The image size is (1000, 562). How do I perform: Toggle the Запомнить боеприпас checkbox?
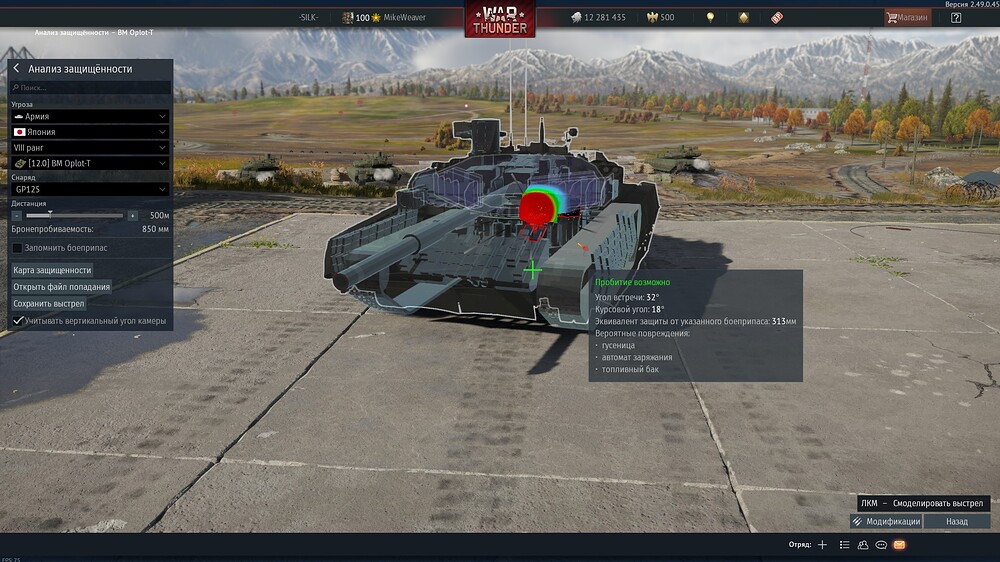(x=17, y=247)
